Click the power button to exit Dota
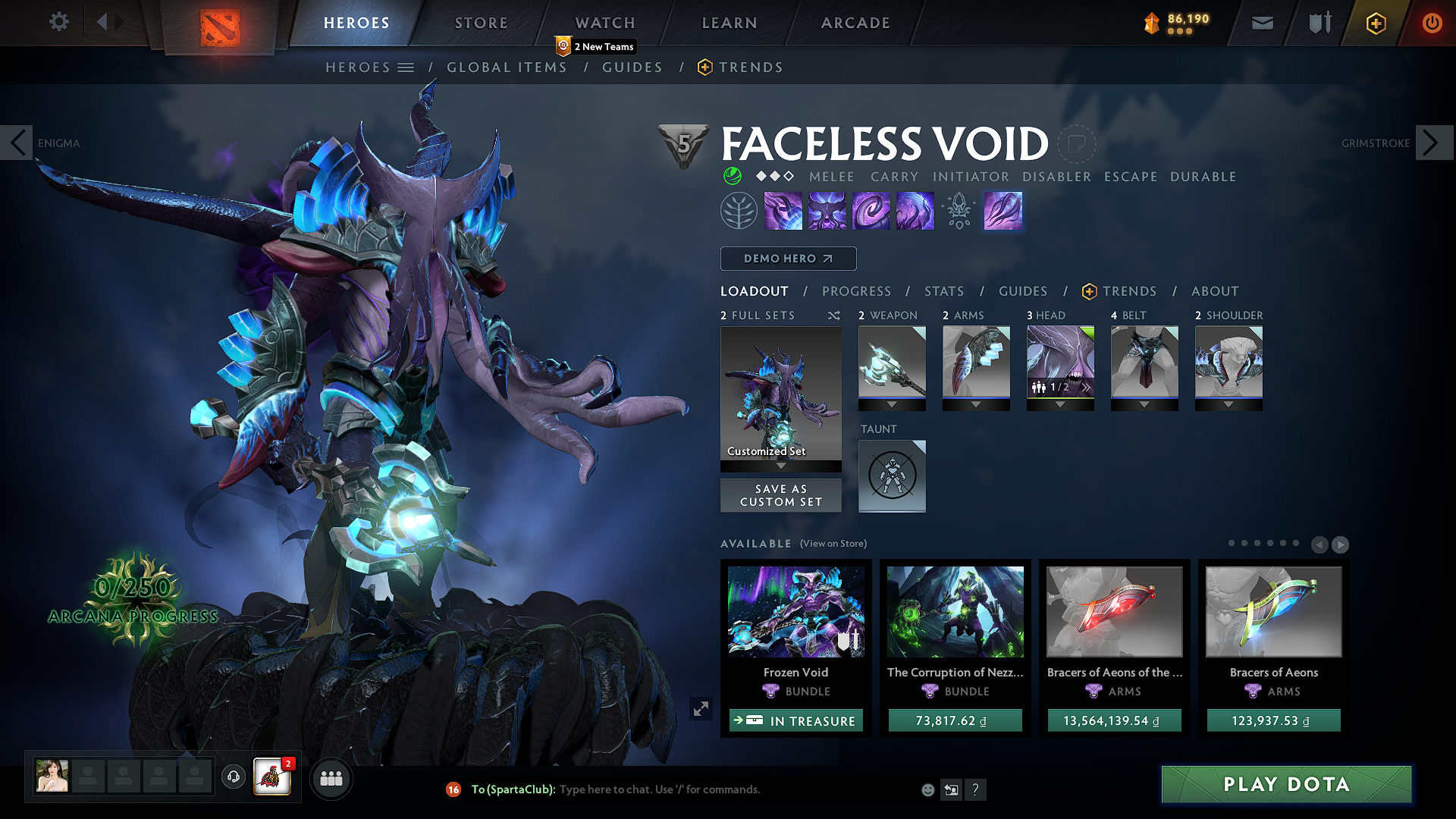The width and height of the screenshot is (1456, 819). pos(1432,23)
